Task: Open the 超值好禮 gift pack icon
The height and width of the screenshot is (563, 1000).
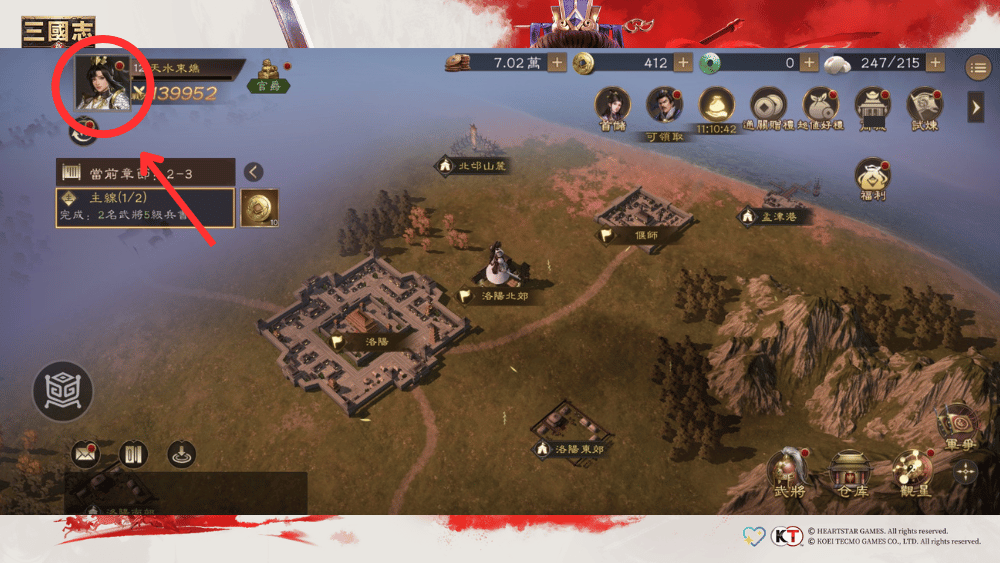Action: tap(822, 106)
